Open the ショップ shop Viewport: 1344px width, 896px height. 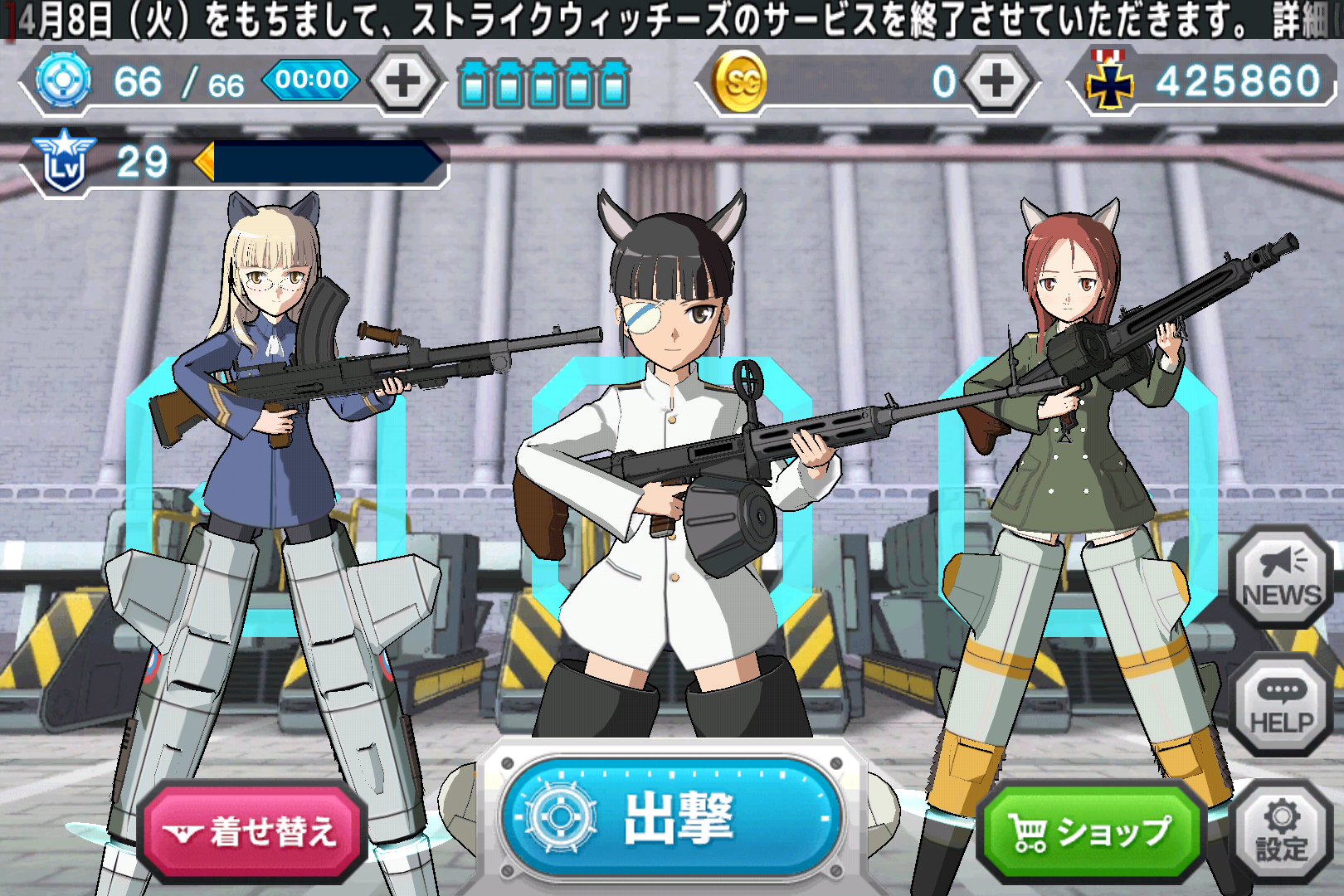(1090, 831)
